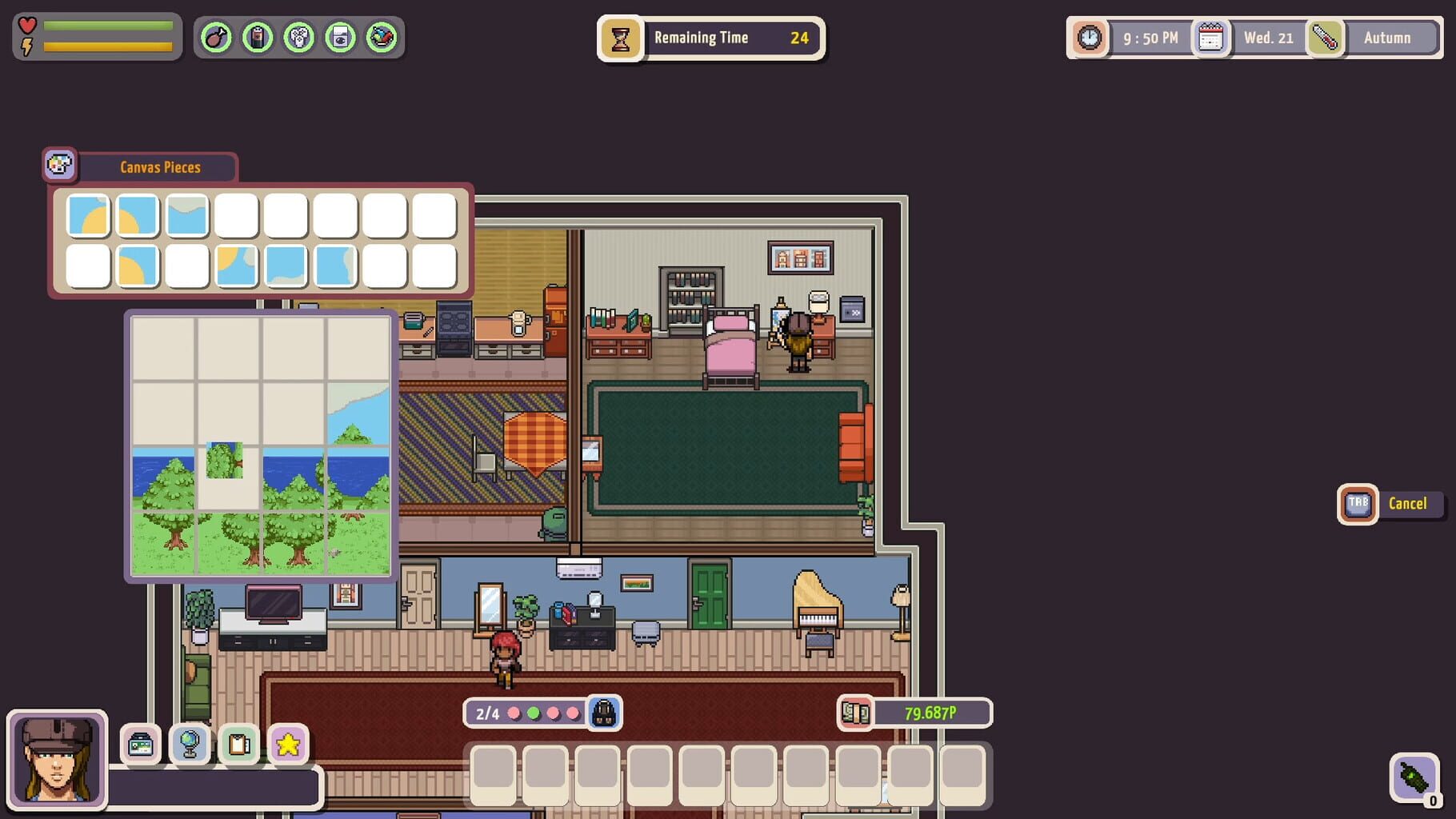Open the globe icon near the portrait
The width and height of the screenshot is (1456, 819).
click(190, 745)
